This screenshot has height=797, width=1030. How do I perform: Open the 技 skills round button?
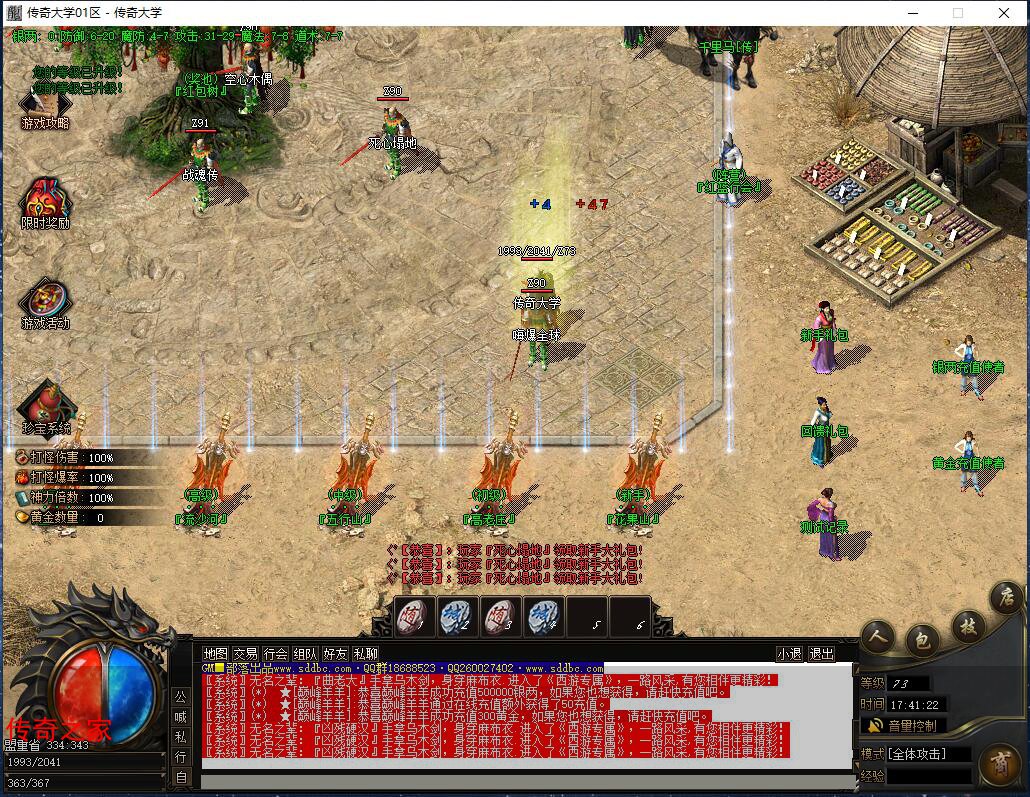click(967, 626)
